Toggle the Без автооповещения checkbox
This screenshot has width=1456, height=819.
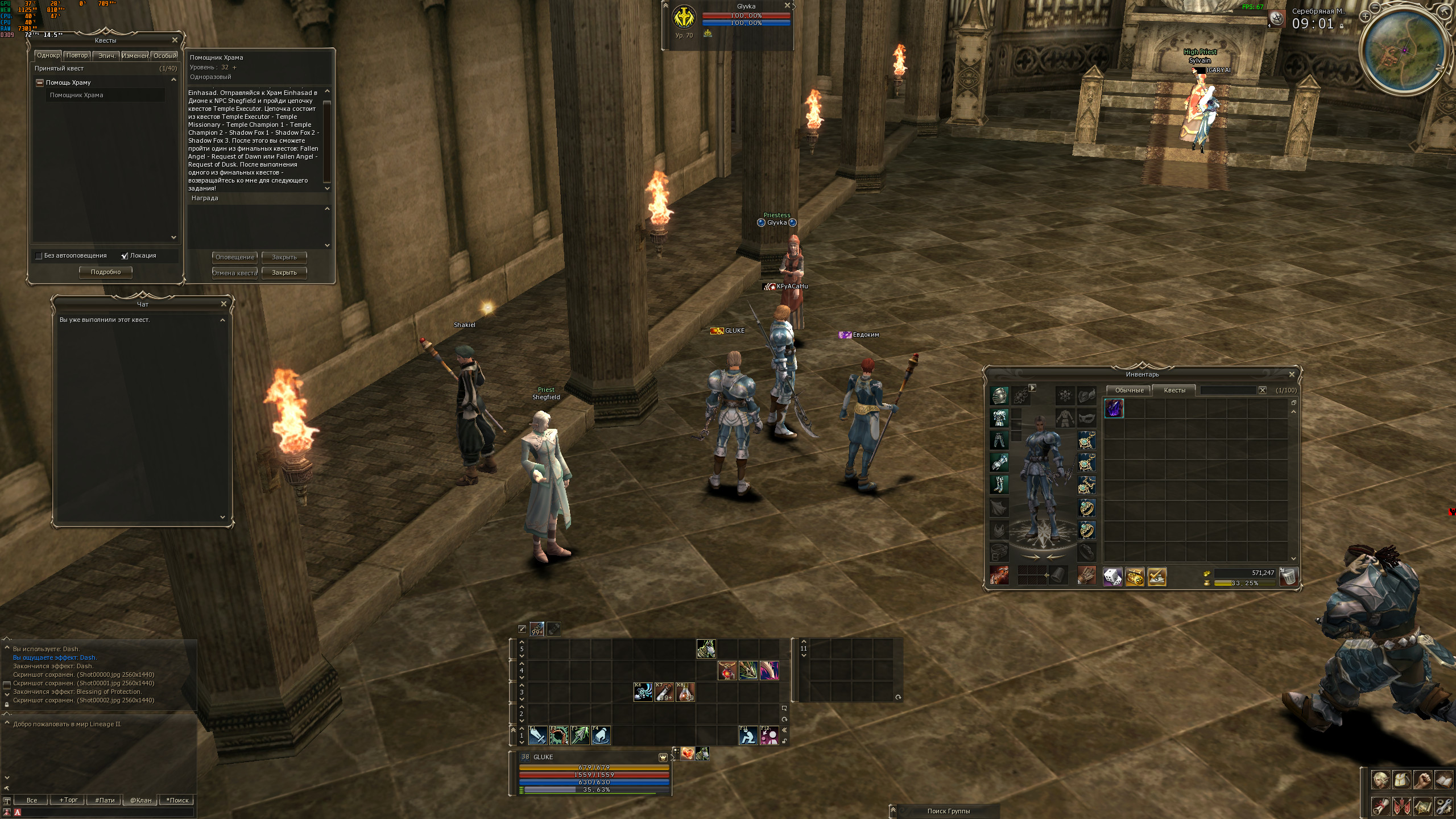point(39,256)
